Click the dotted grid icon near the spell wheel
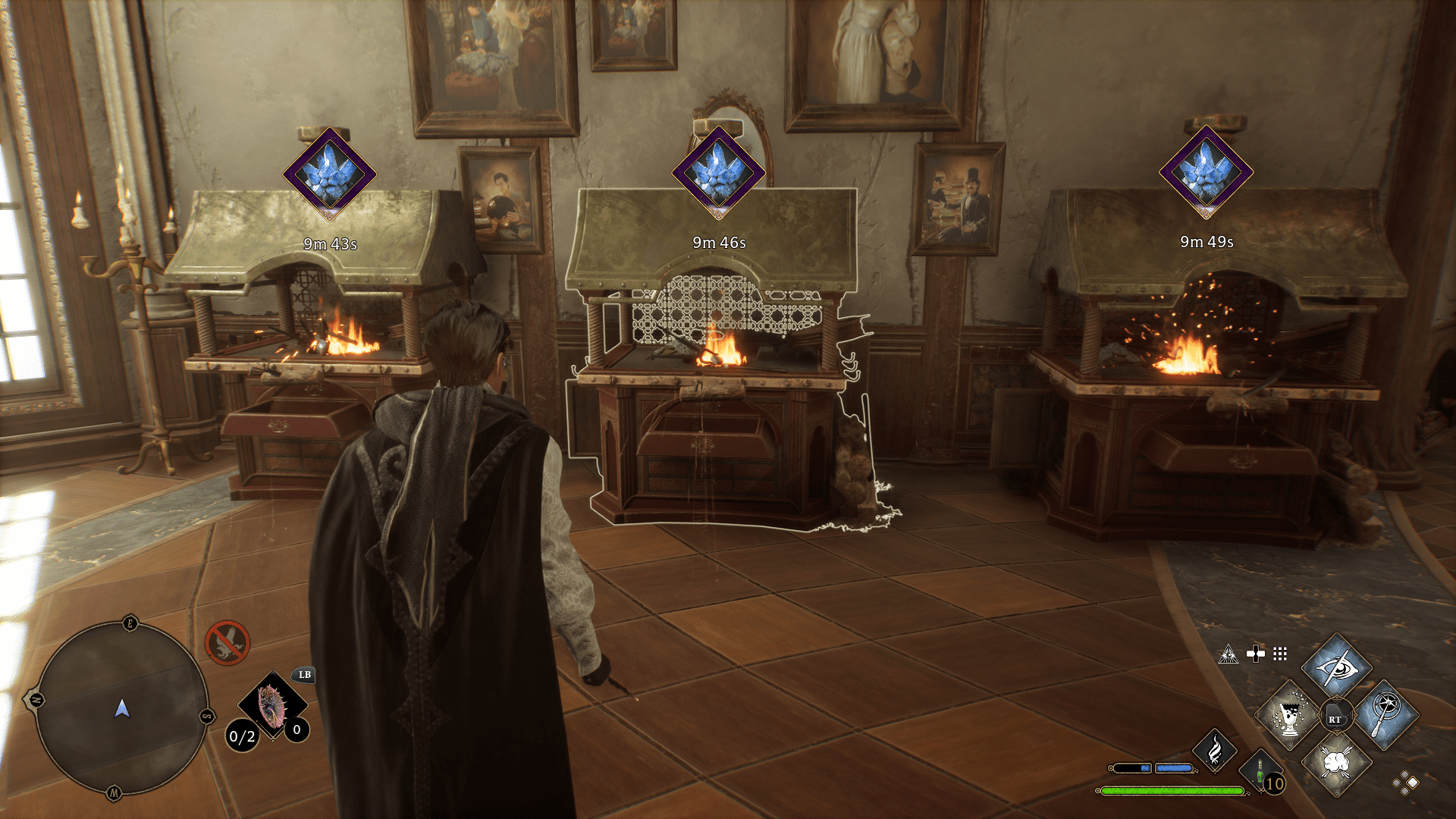This screenshot has width=1456, height=819. pos(1282,653)
